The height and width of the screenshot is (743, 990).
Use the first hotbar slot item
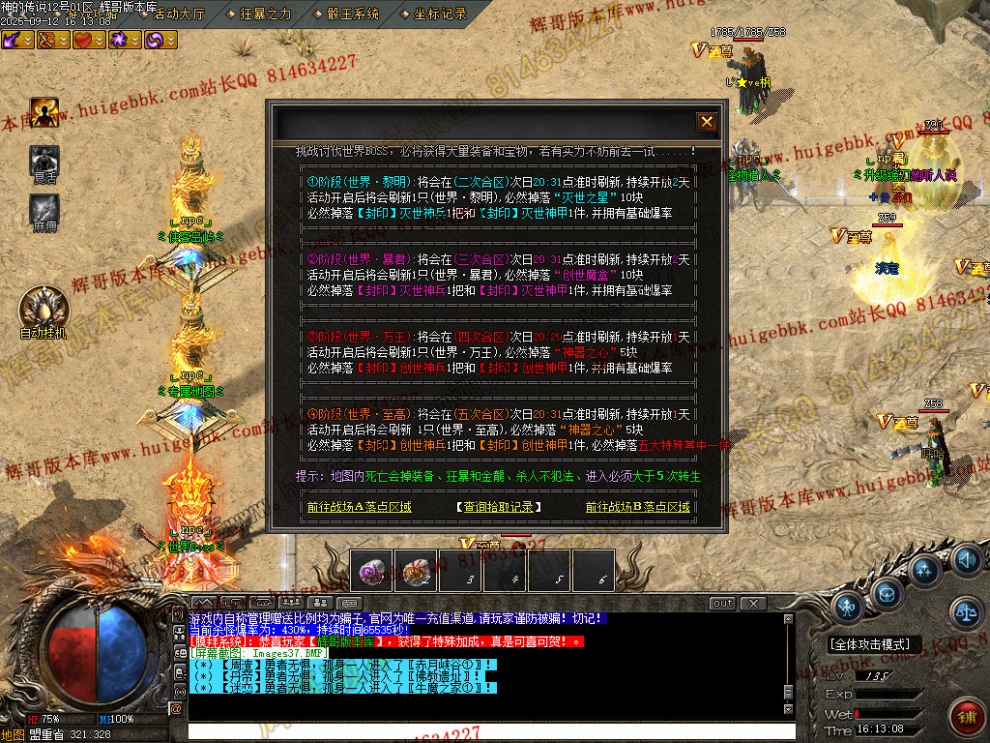point(370,569)
